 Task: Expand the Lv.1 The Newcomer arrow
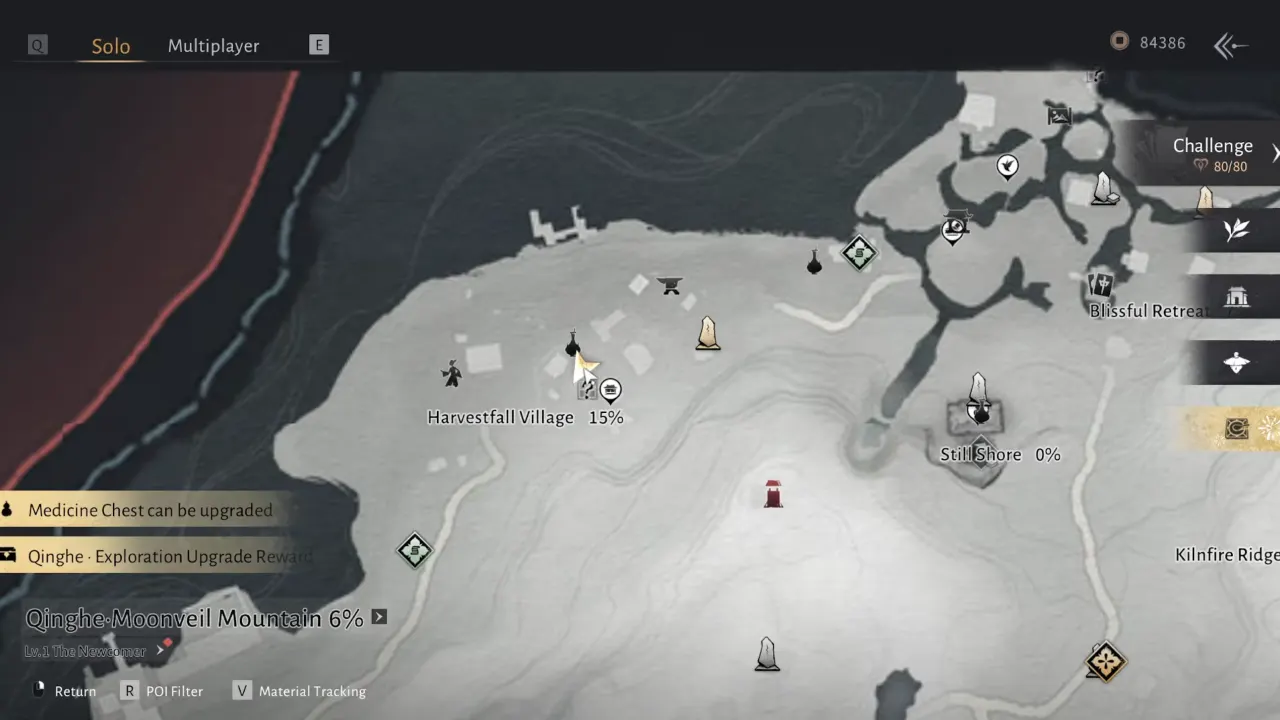(158, 649)
